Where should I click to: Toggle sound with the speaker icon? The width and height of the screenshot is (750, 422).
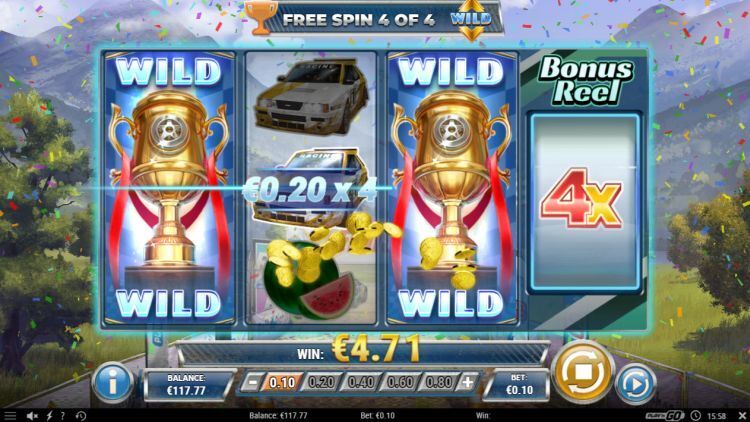point(32,415)
